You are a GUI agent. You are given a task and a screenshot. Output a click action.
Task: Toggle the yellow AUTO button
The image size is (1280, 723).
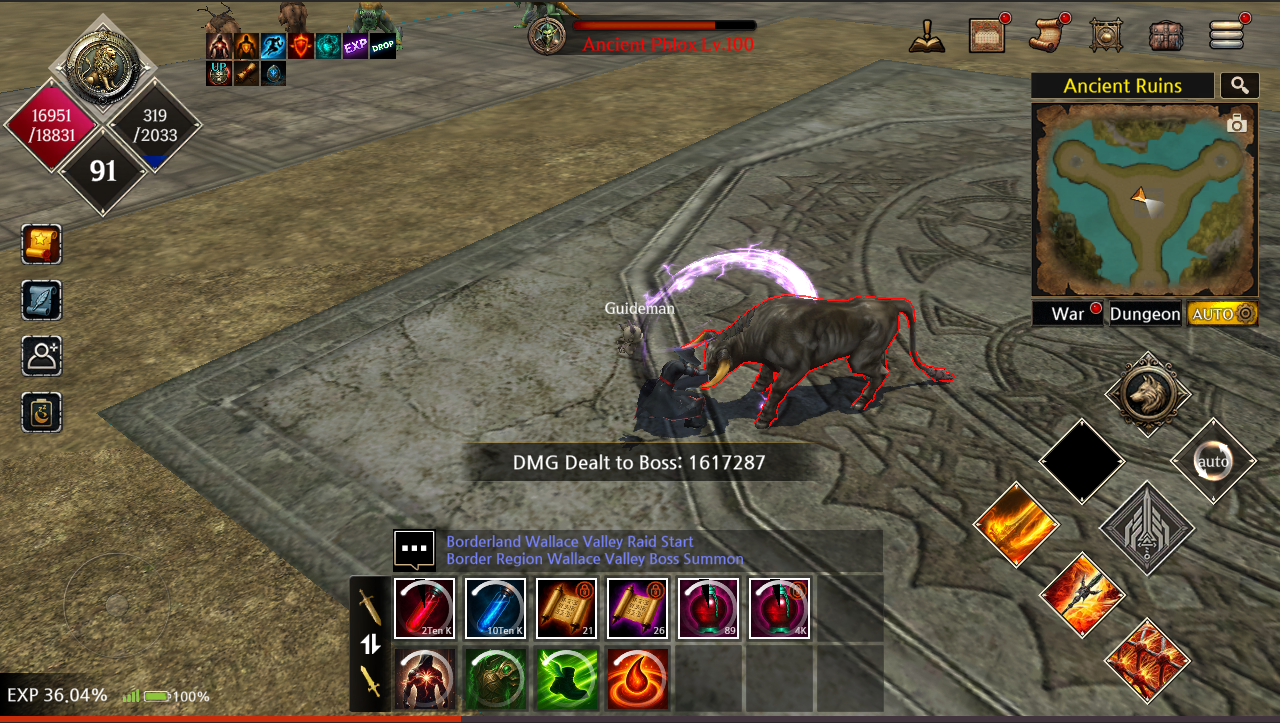(1222, 314)
